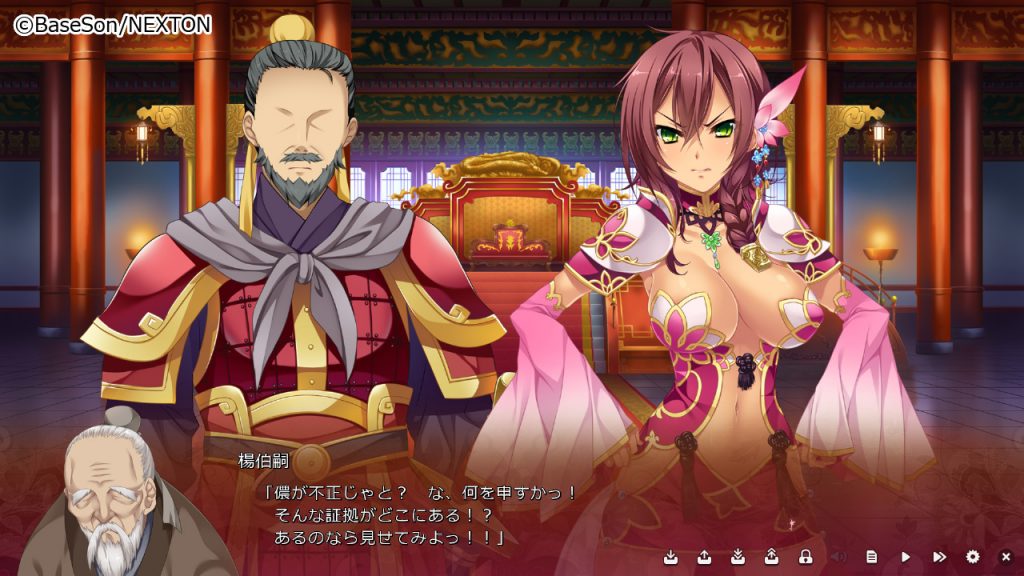
Task: Toggle the padlock icon
Action: [x=805, y=556]
